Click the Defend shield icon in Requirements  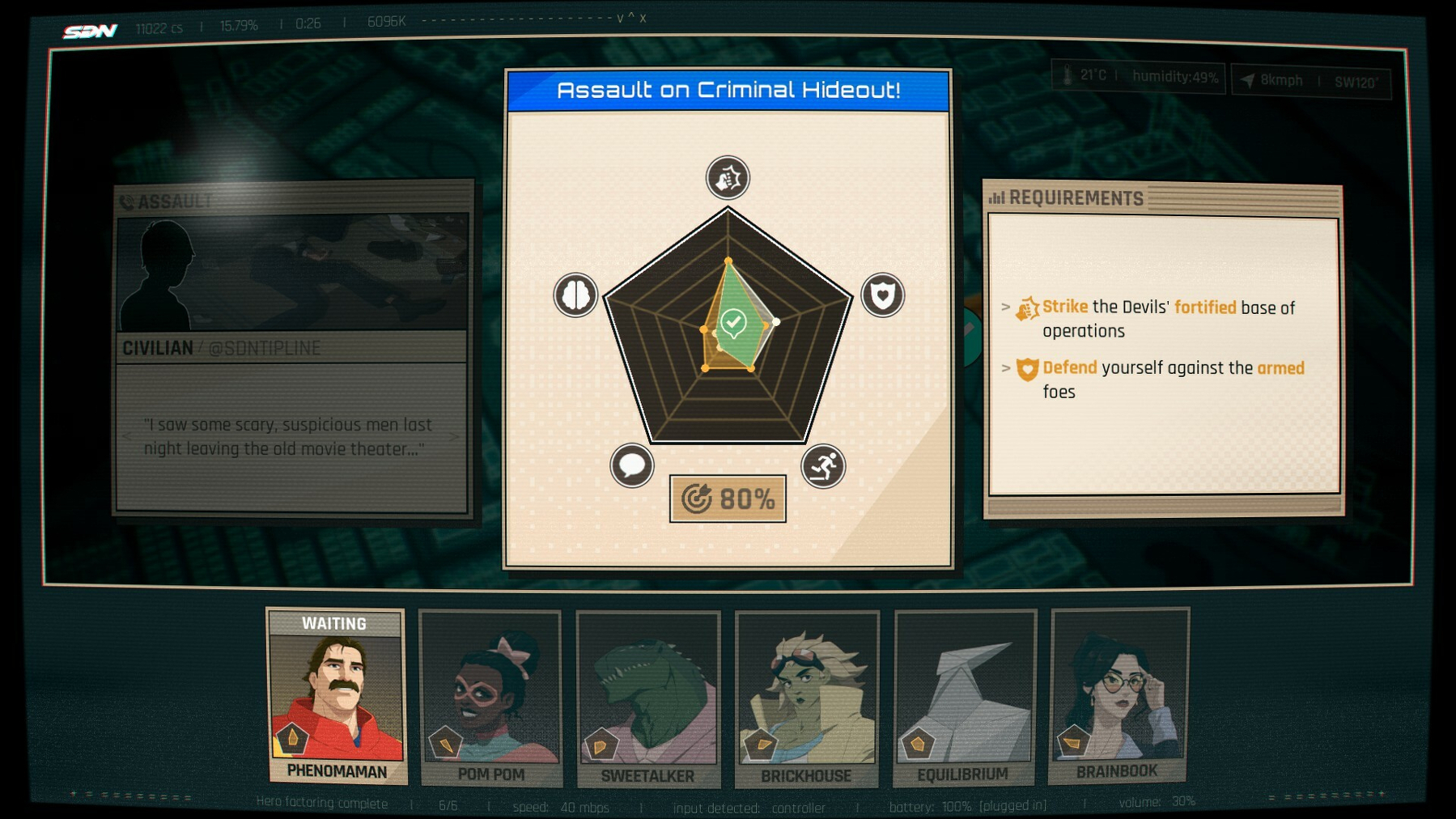(1025, 368)
